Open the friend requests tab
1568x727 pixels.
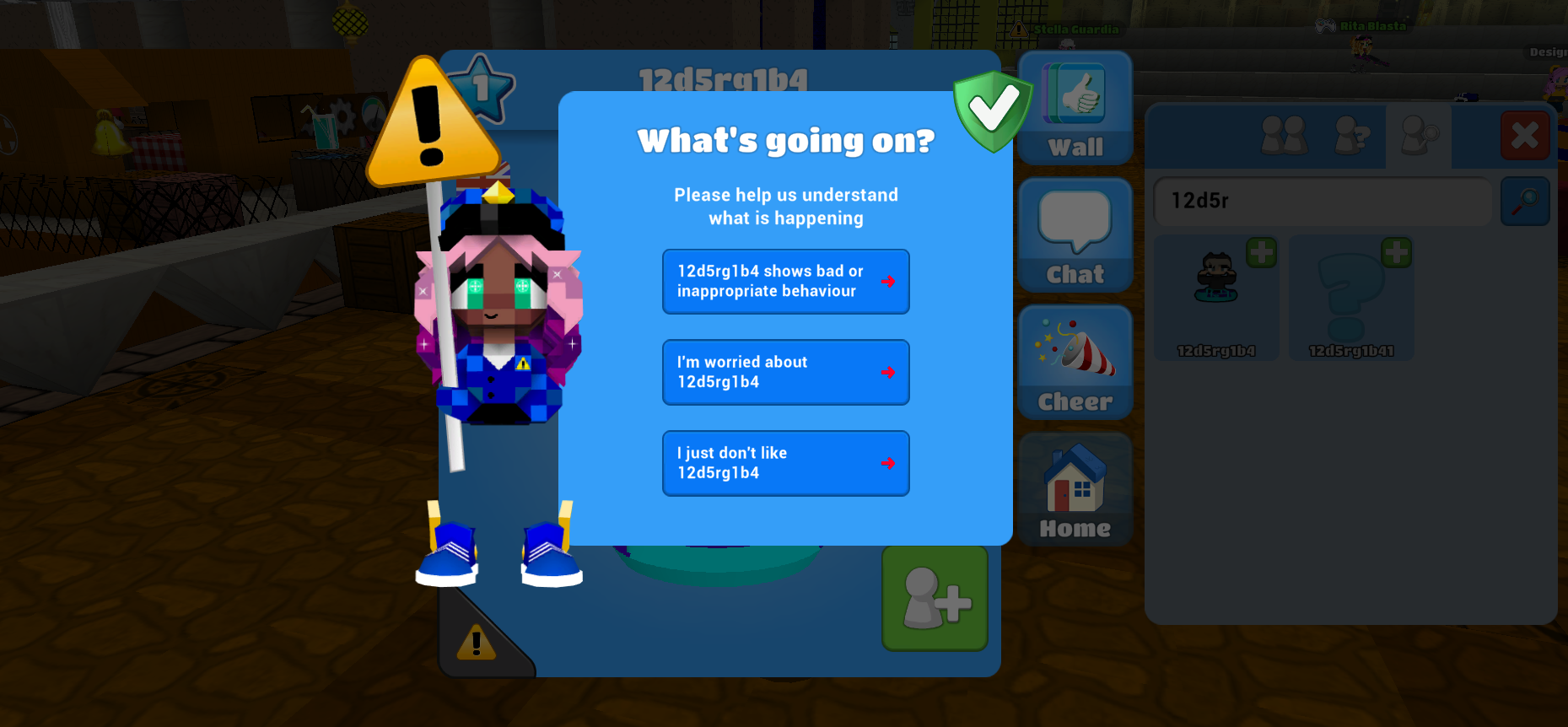coord(1351,137)
